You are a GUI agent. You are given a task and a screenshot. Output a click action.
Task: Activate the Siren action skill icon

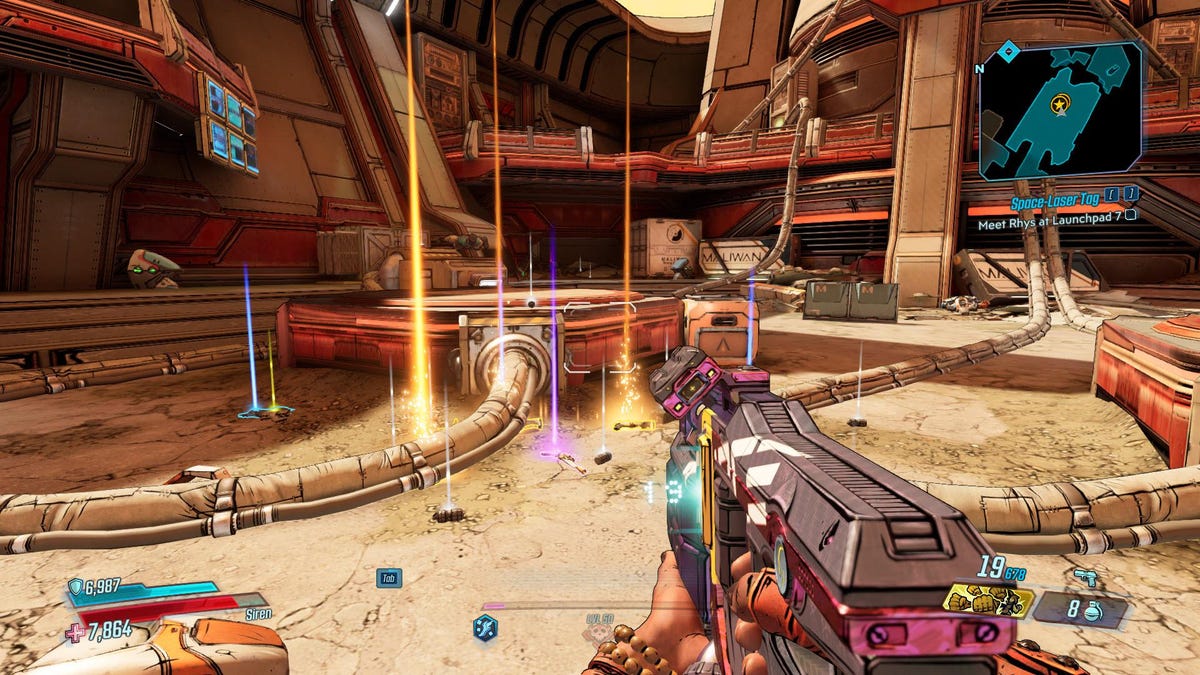point(485,628)
